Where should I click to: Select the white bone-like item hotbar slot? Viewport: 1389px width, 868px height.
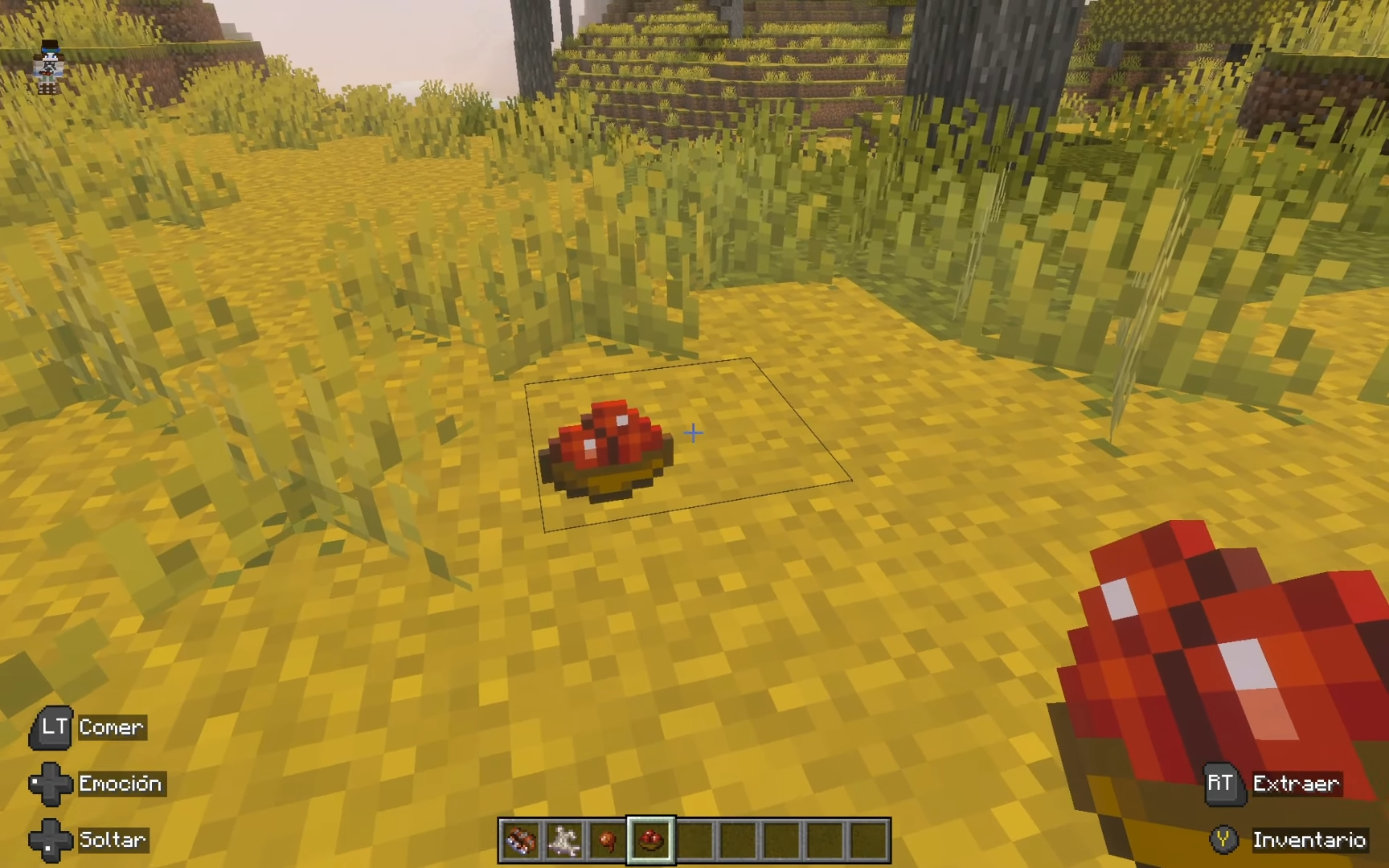coord(563,841)
